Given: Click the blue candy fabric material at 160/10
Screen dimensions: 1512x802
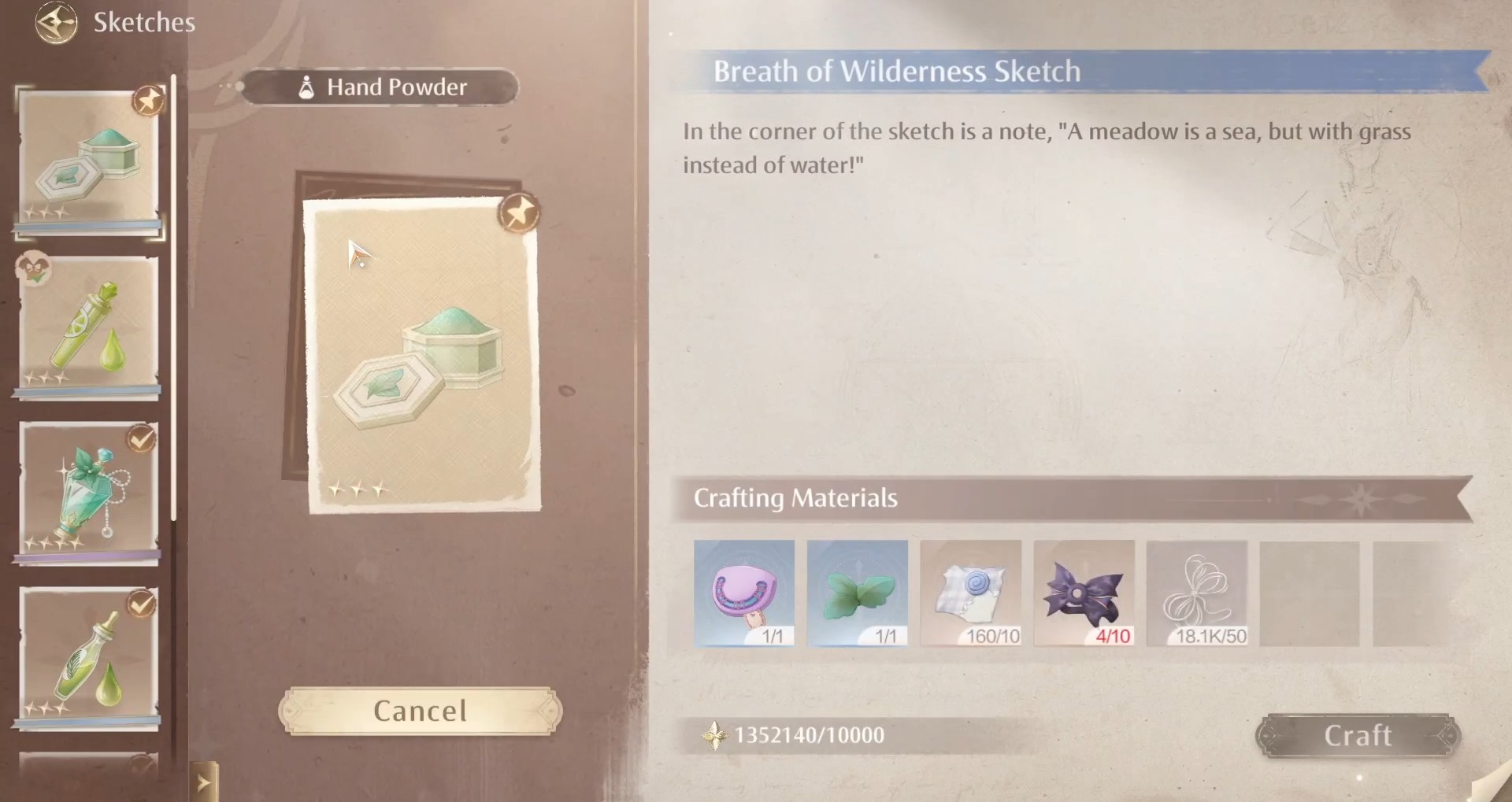Looking at the screenshot, I should pos(970,592).
